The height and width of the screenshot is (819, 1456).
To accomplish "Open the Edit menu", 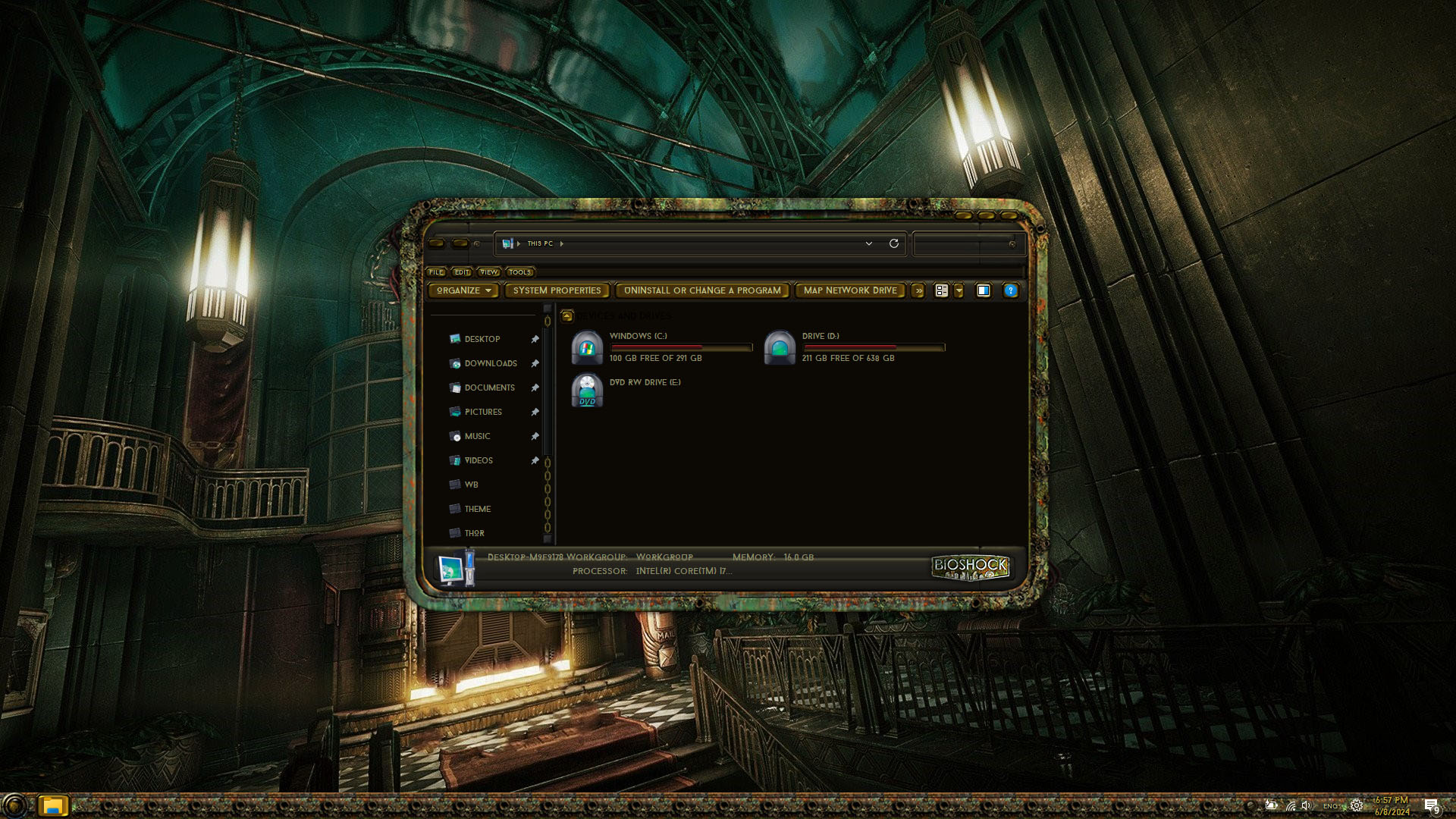I will coord(462,272).
